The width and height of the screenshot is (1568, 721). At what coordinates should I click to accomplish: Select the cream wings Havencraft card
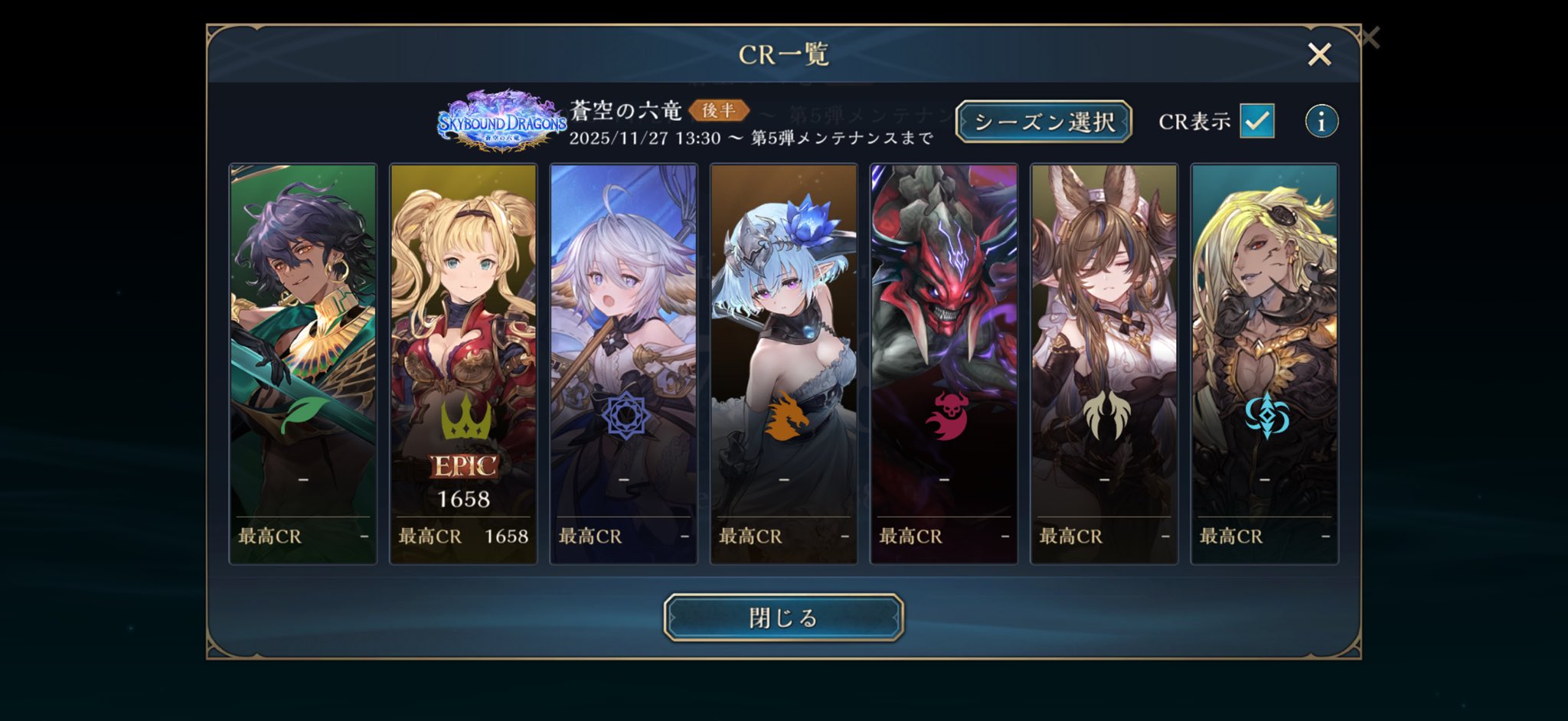coord(1104,364)
